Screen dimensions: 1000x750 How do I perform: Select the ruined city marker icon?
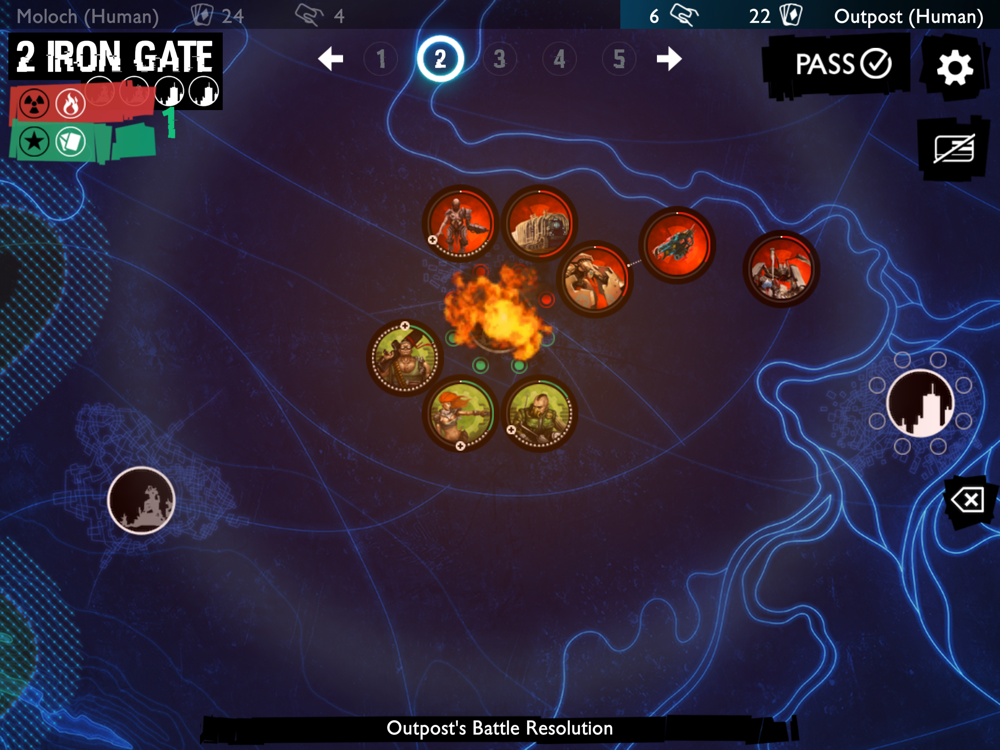[141, 499]
